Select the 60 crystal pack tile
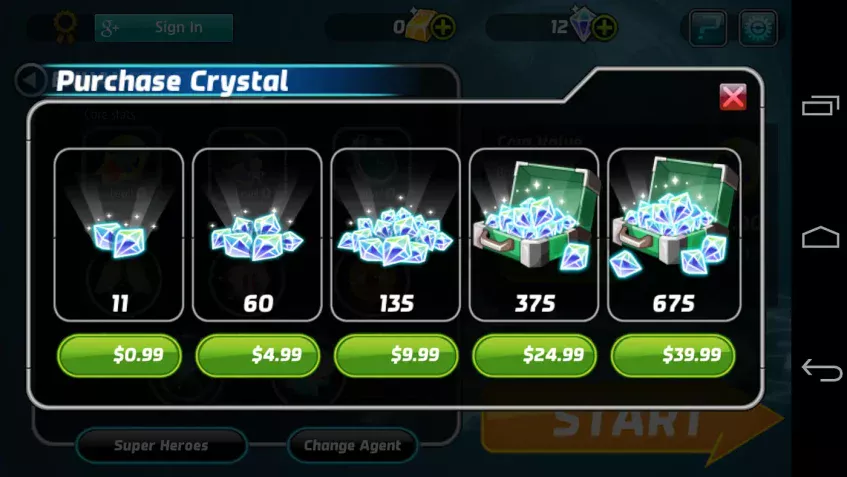 click(x=257, y=235)
